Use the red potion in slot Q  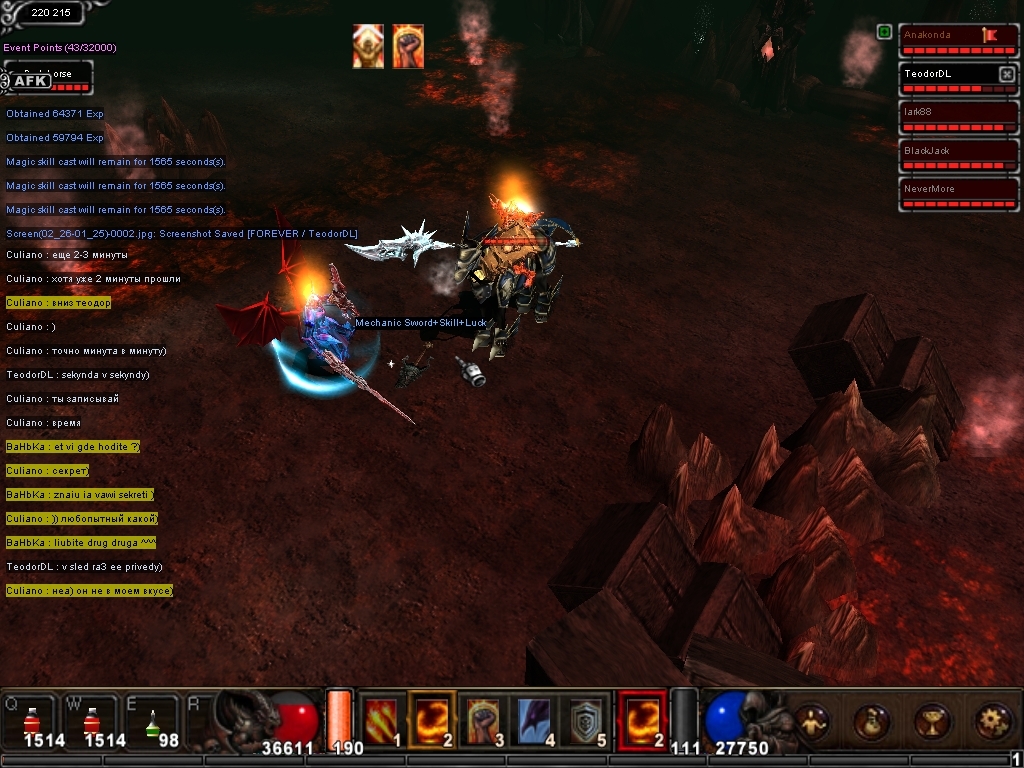tap(30, 720)
